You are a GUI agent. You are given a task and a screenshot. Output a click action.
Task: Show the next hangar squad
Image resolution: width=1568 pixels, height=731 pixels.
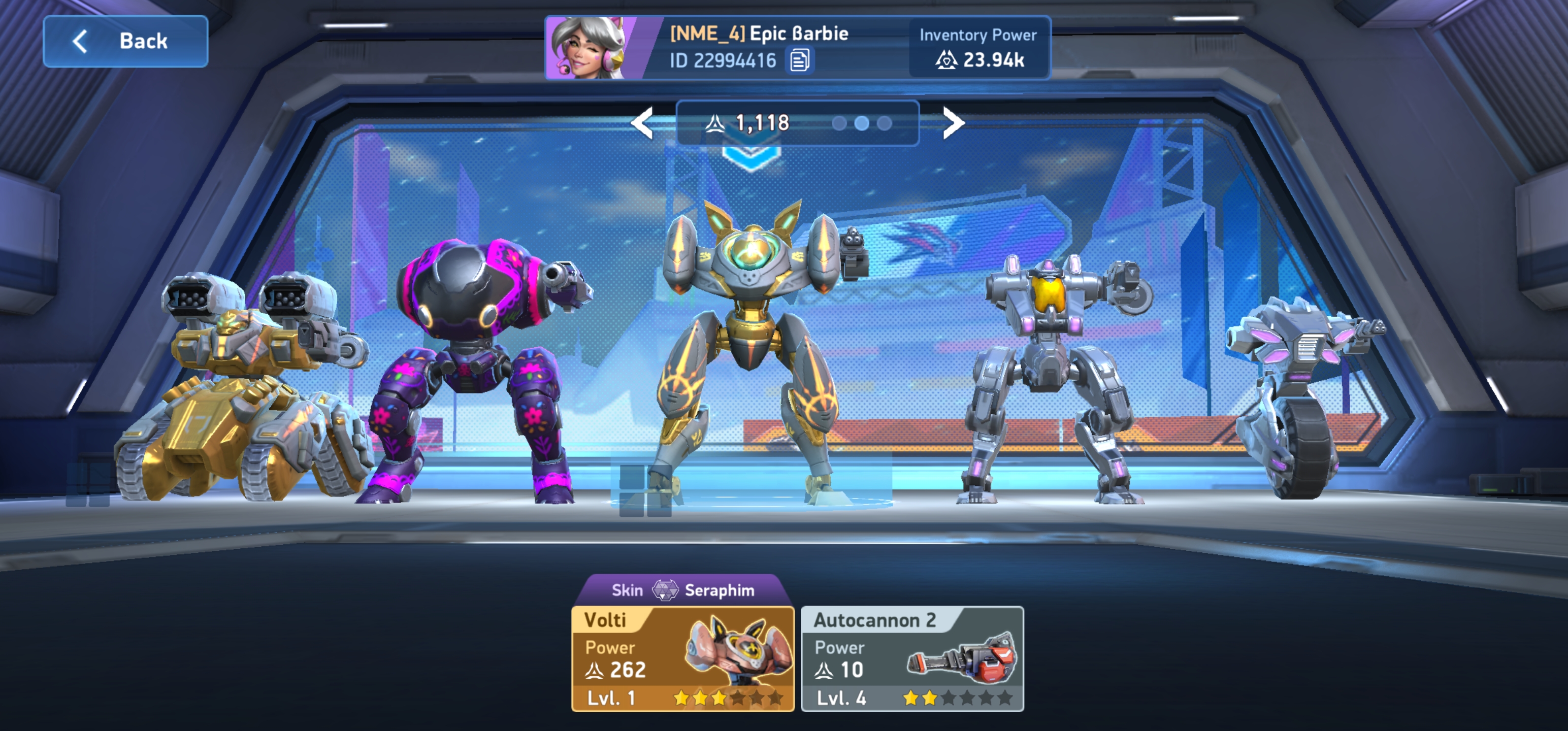pos(953,123)
